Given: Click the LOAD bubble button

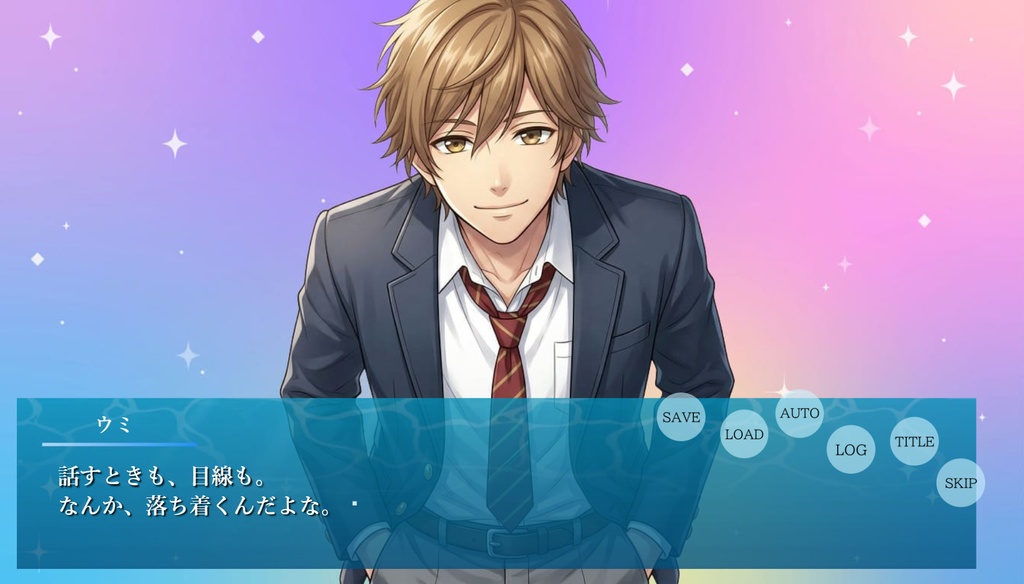Looking at the screenshot, I should coord(744,434).
